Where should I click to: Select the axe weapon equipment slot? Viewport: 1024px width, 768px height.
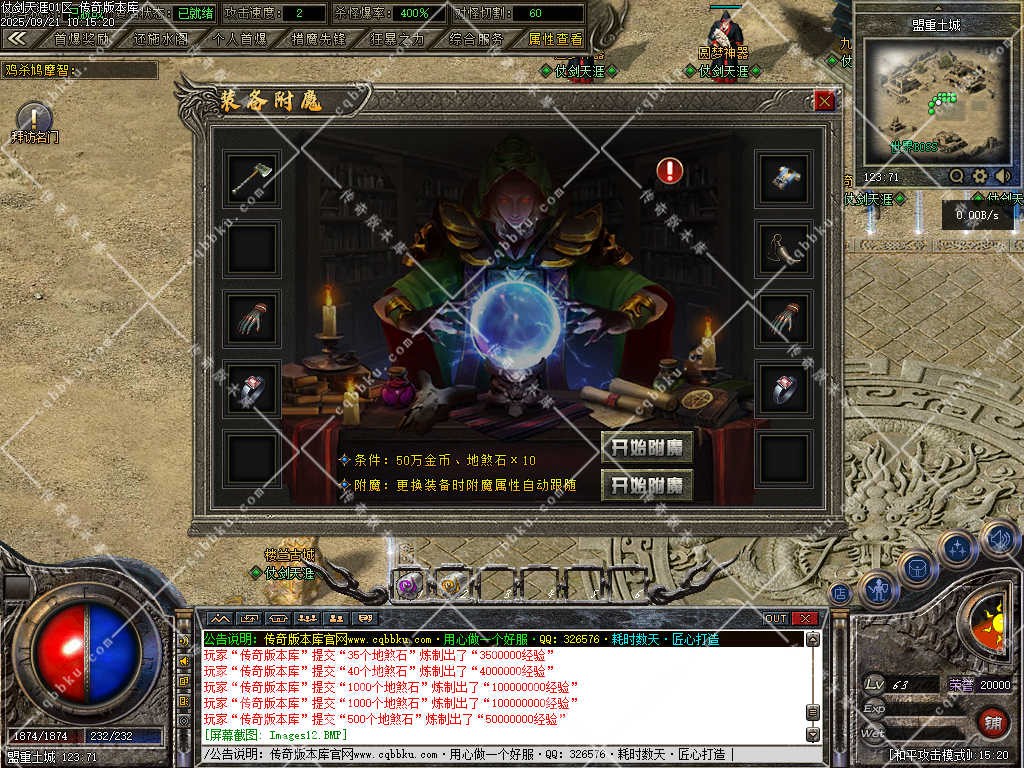coord(251,179)
